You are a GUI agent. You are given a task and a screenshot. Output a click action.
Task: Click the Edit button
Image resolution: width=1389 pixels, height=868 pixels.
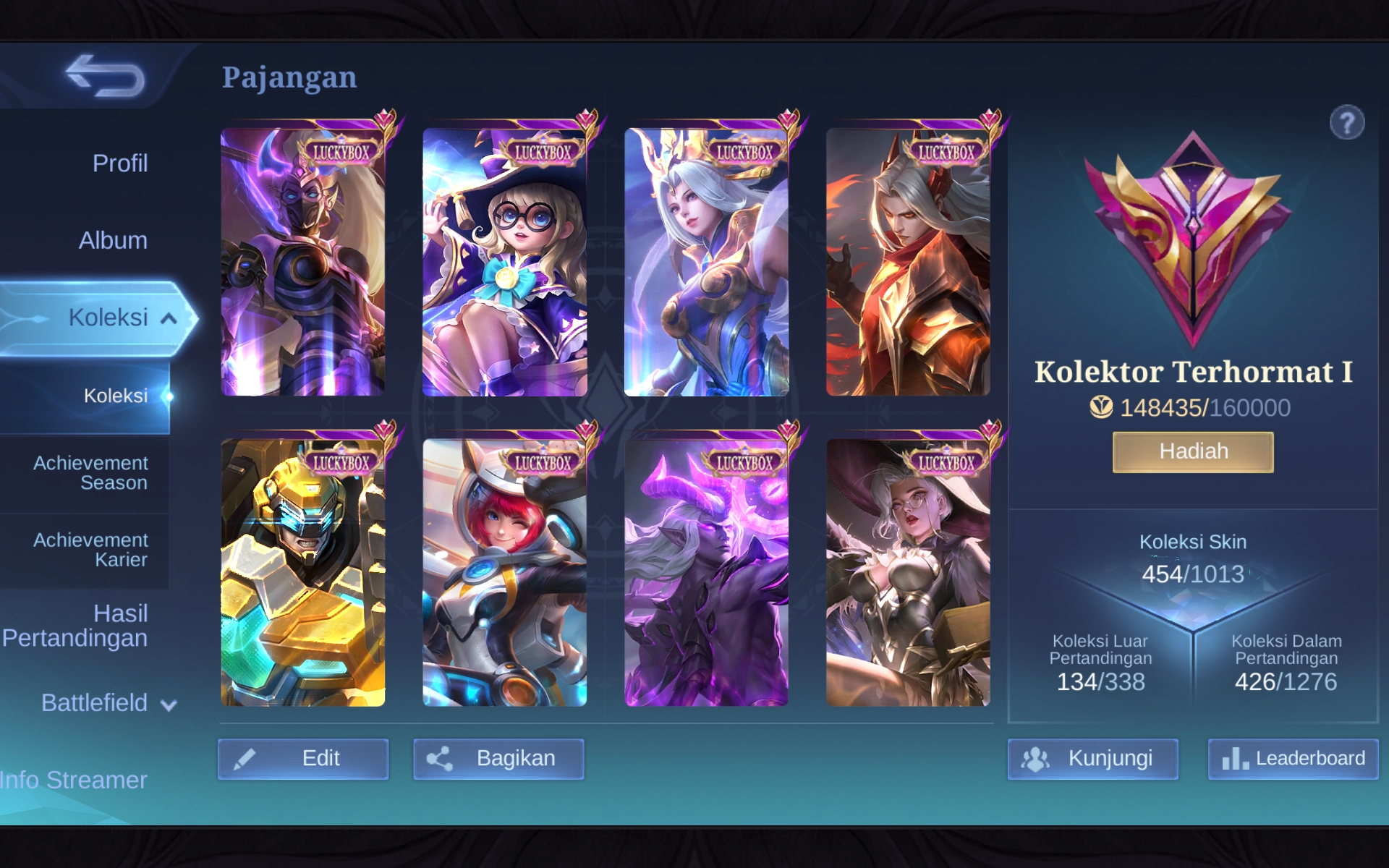point(303,759)
